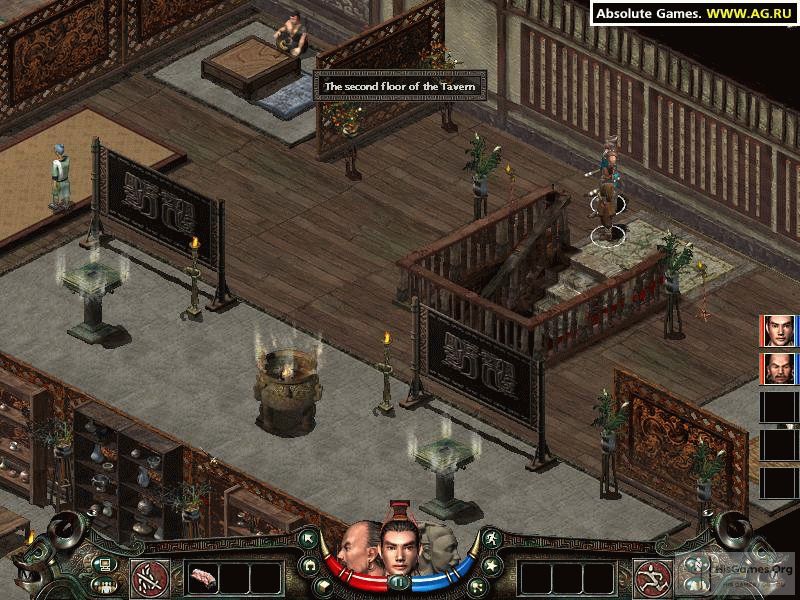Select the pink meat item slot
800x600 pixels.
point(202,577)
